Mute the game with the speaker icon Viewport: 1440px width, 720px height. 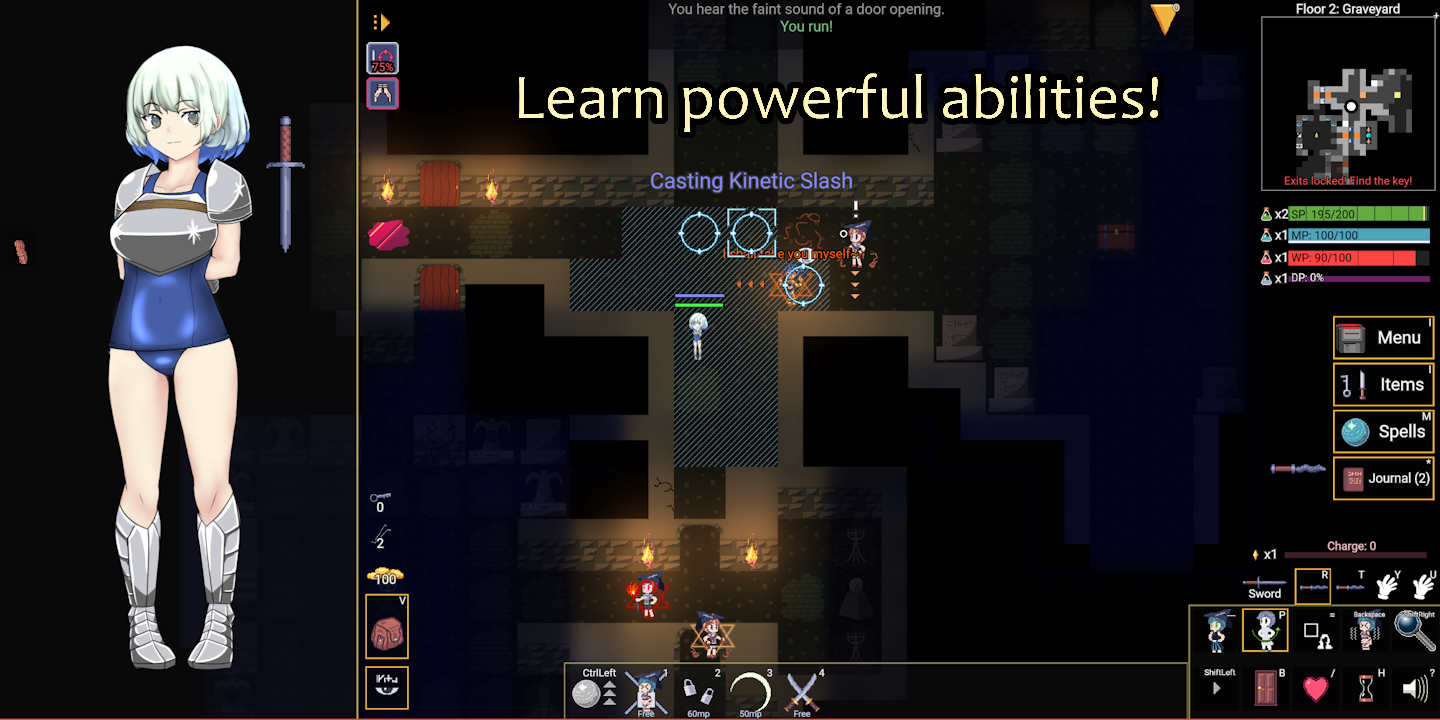click(x=1416, y=688)
